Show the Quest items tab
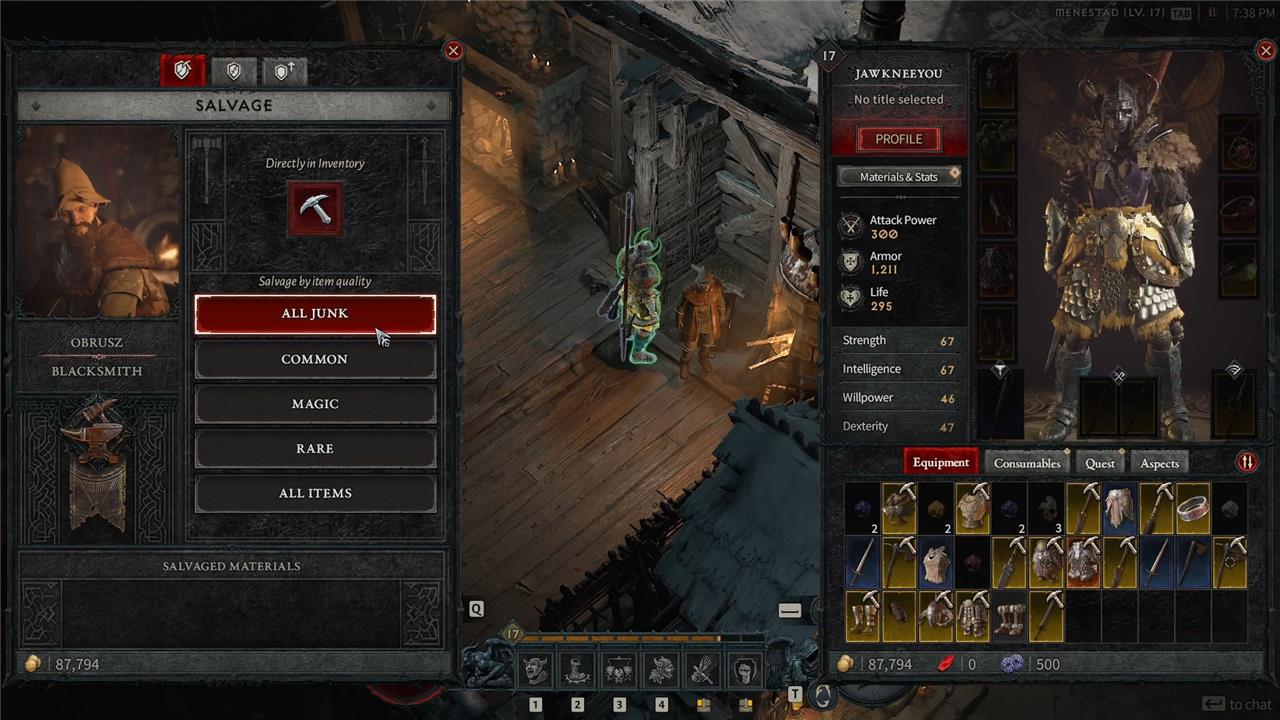This screenshot has width=1280, height=720. tap(1099, 463)
